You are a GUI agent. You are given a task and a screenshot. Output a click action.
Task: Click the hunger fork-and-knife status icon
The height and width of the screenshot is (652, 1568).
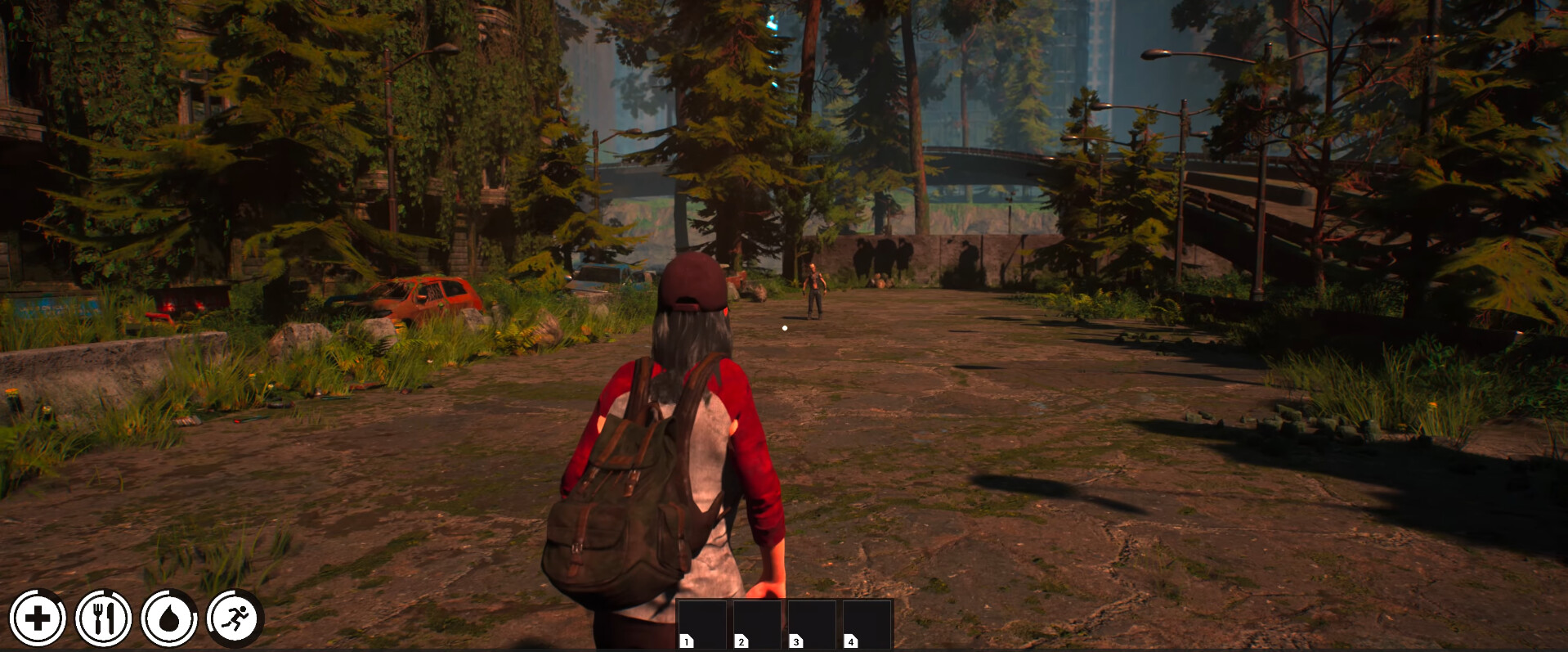pos(103,619)
